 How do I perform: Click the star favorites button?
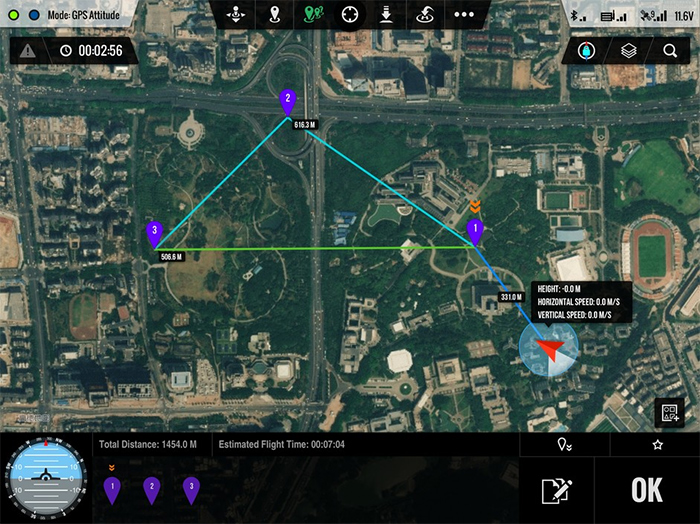657,444
